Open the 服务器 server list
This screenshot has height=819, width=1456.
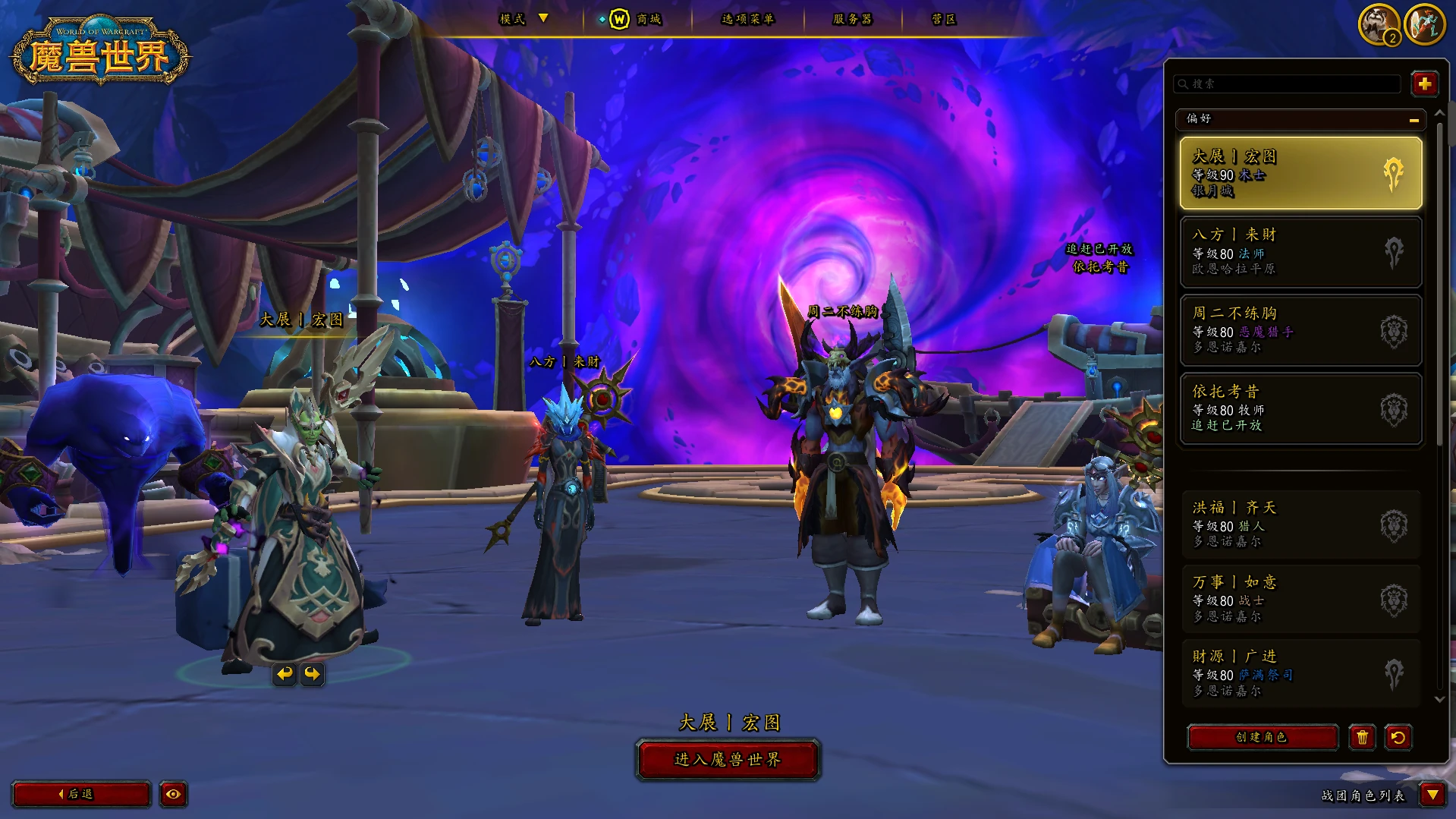pyautogui.click(x=852, y=19)
